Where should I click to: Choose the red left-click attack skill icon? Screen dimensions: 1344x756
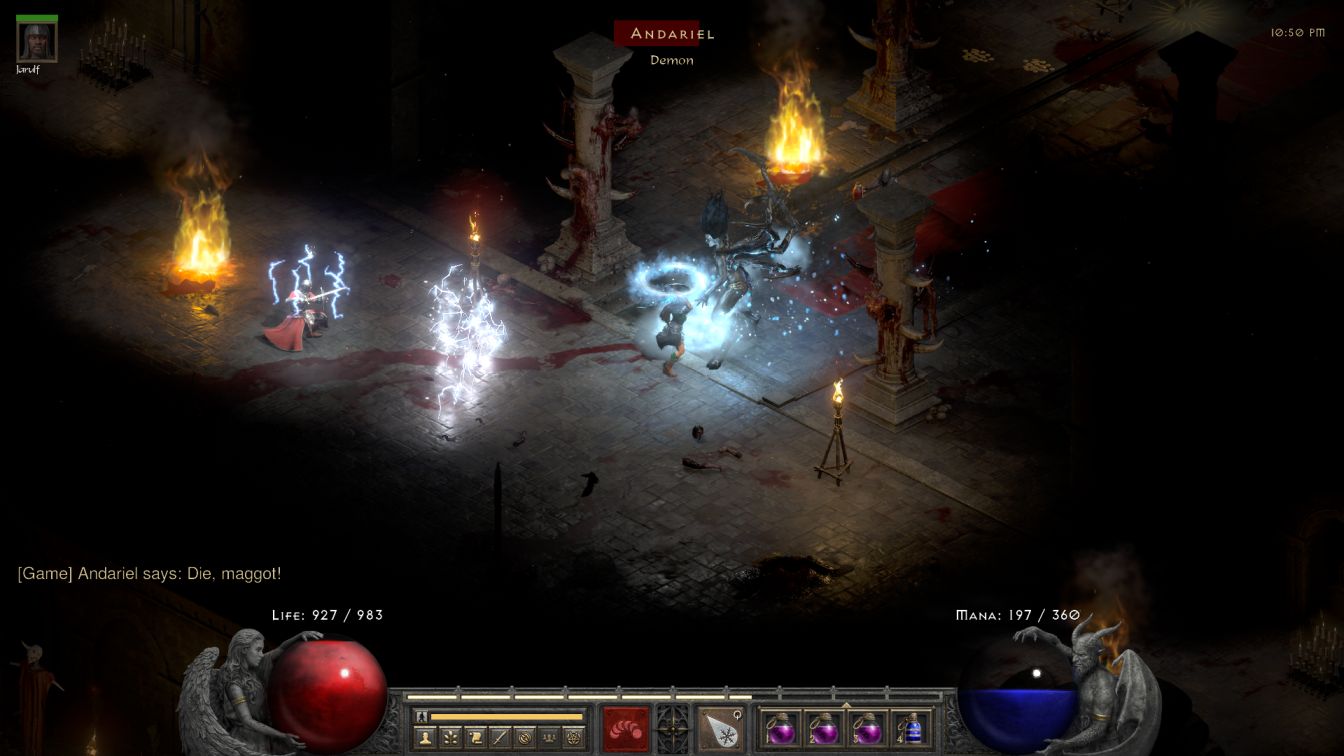point(625,728)
